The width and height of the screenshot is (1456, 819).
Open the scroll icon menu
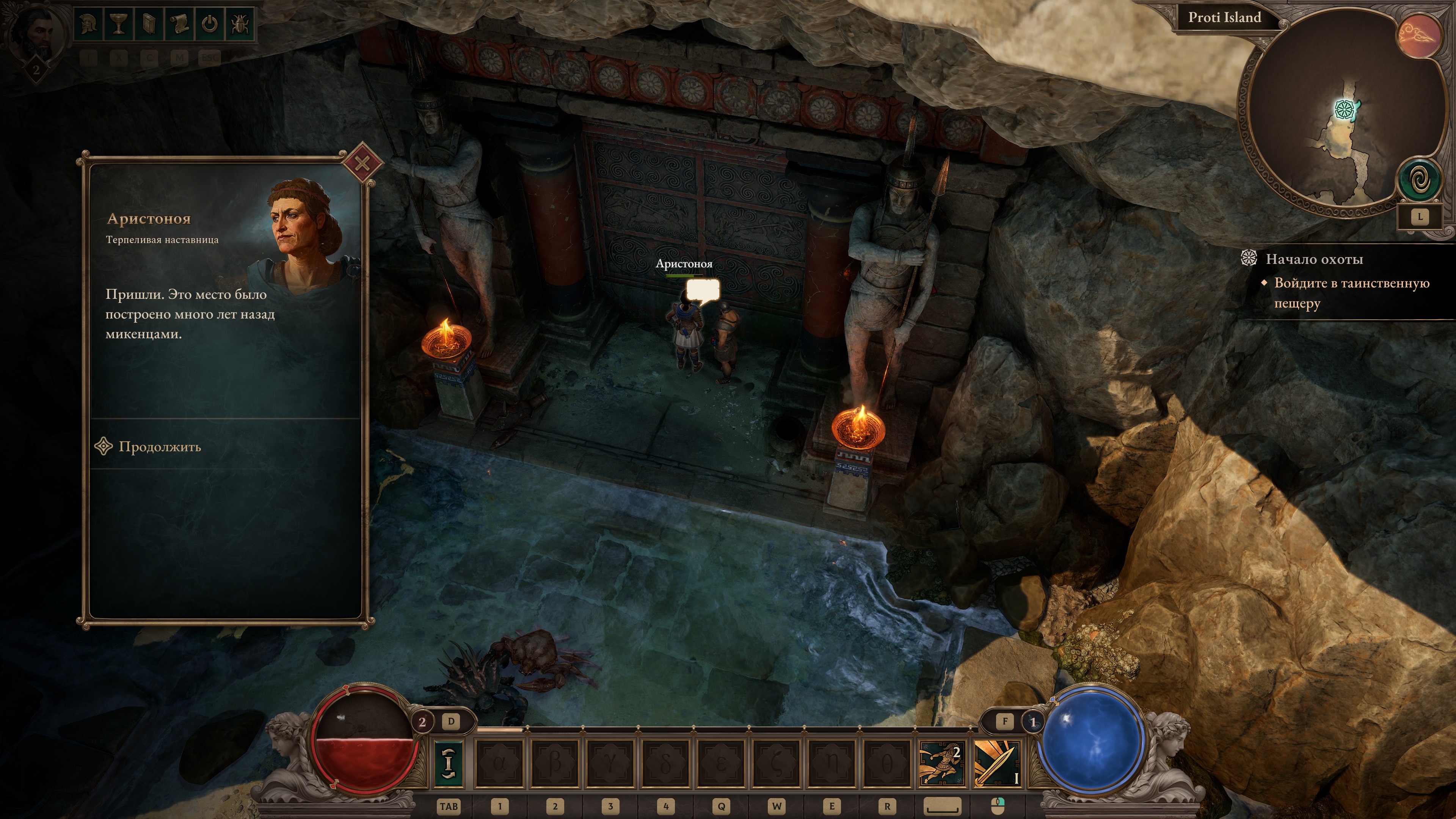(x=179, y=24)
